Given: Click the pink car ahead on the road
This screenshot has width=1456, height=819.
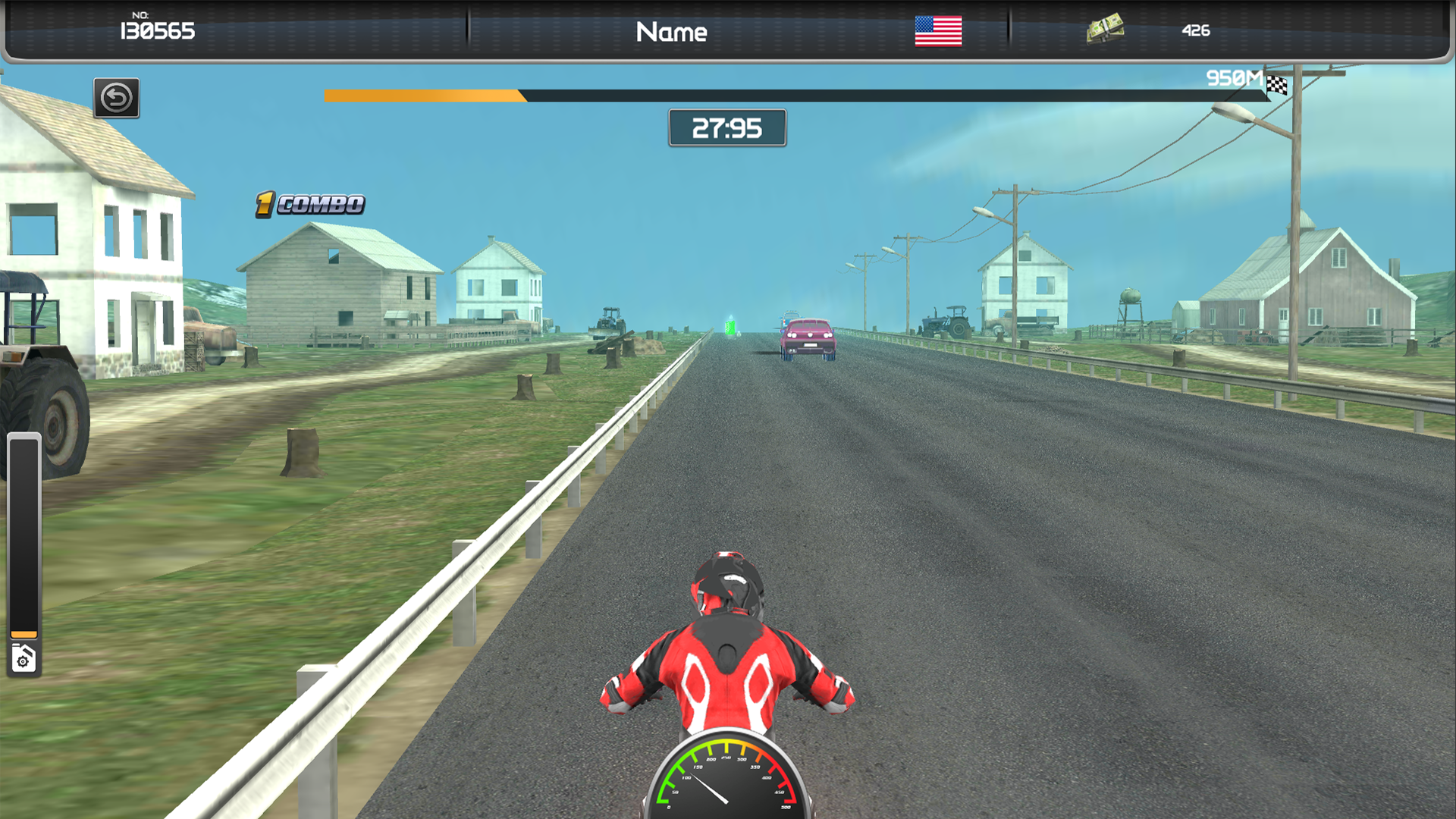Looking at the screenshot, I should [x=809, y=337].
